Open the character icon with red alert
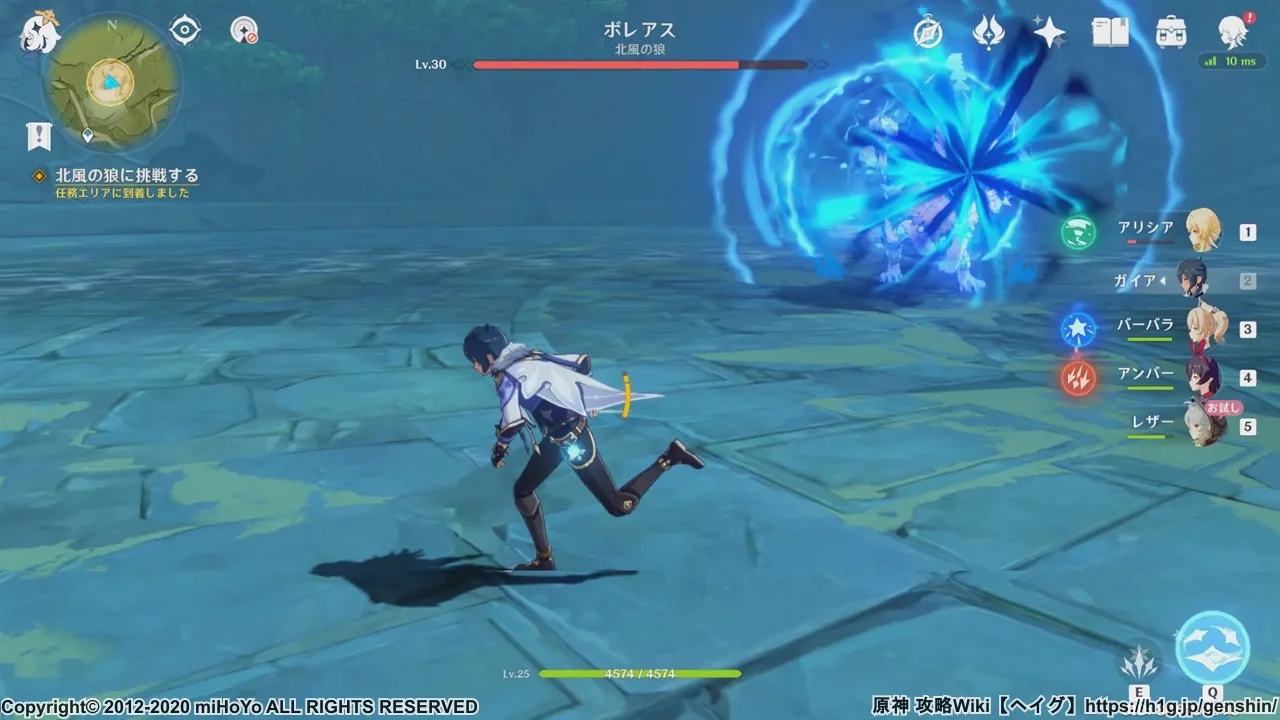The width and height of the screenshot is (1280, 720). [x=1233, y=33]
